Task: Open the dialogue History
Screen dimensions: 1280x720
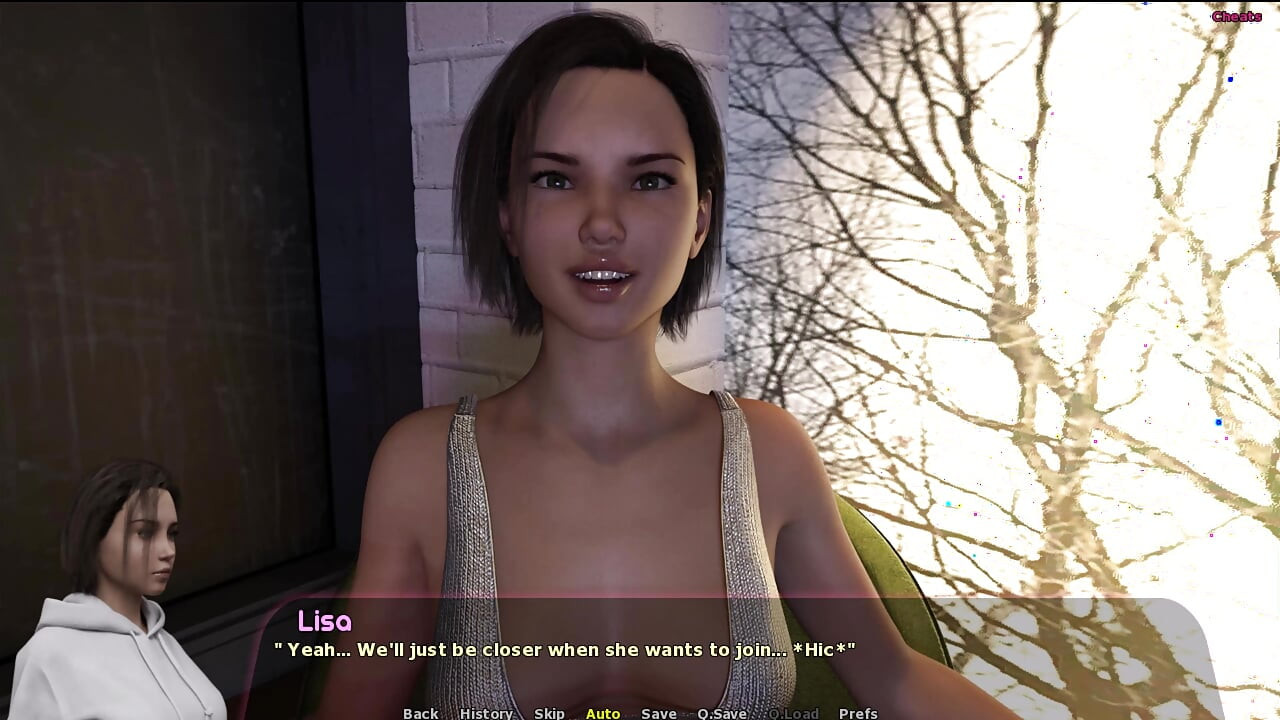Action: pyautogui.click(x=486, y=713)
